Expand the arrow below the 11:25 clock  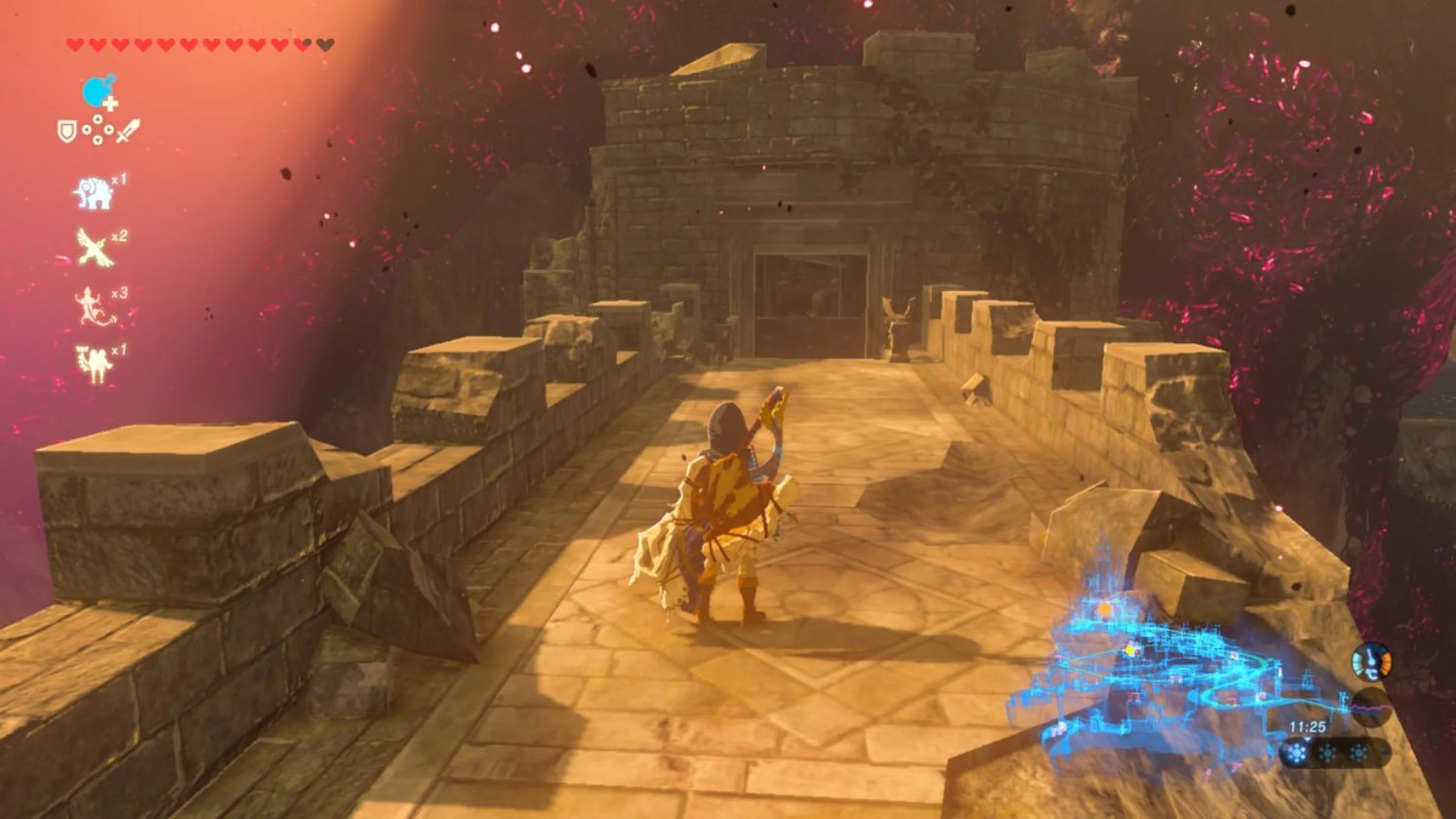pyautogui.click(x=1308, y=739)
